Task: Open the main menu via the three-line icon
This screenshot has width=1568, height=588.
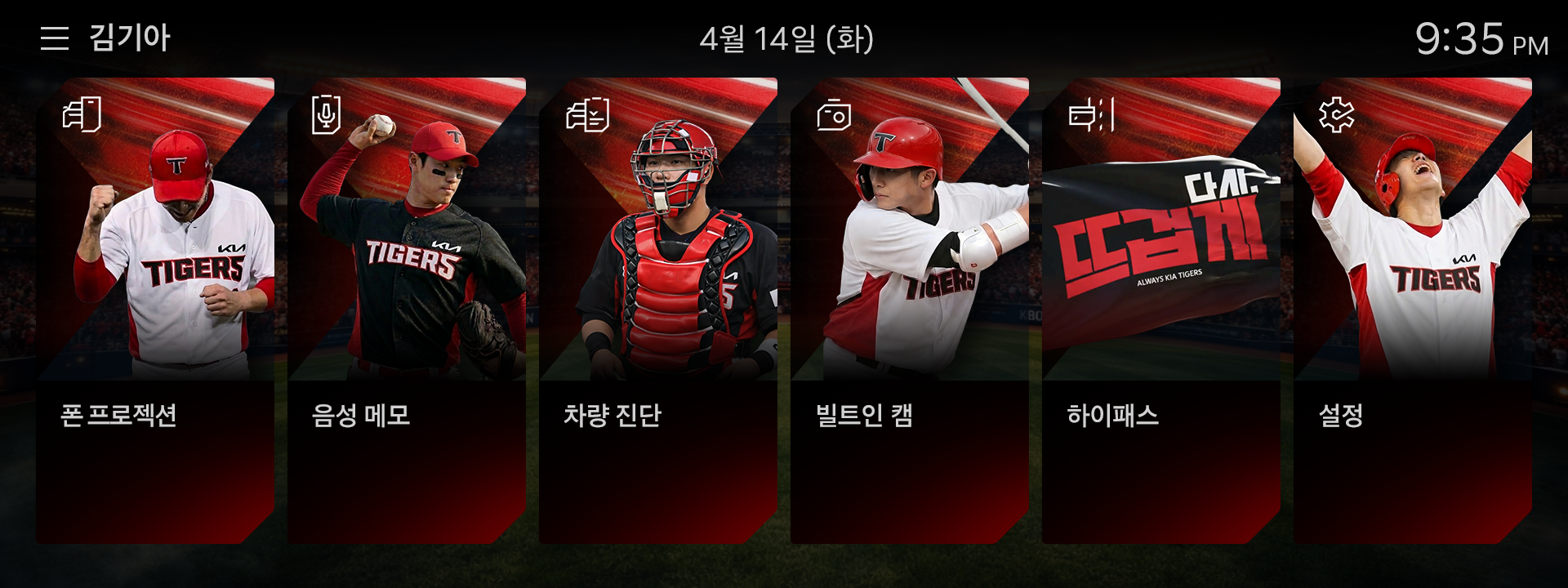Action: point(54,36)
